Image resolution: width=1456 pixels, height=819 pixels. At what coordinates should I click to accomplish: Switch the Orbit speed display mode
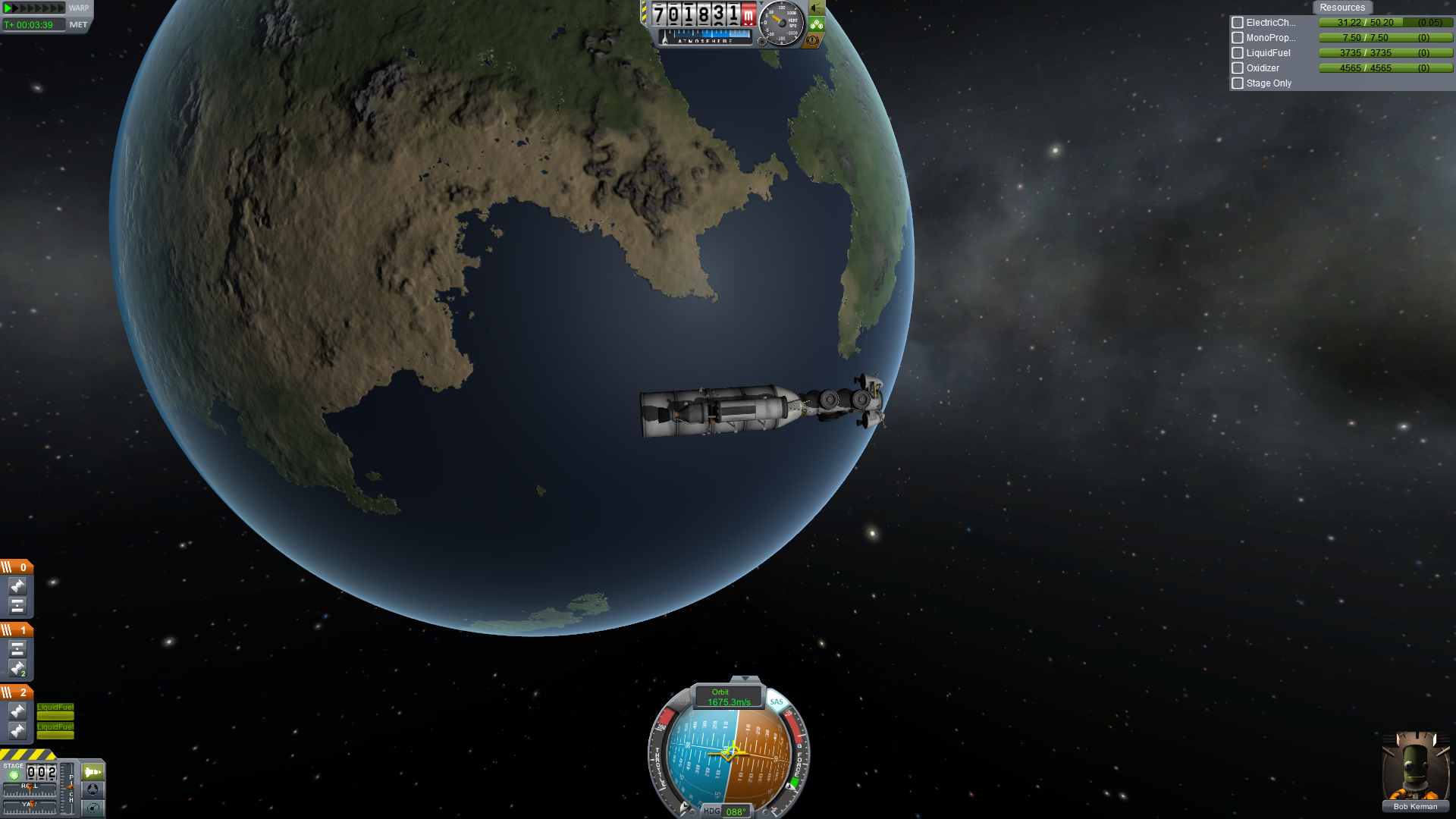(728, 697)
